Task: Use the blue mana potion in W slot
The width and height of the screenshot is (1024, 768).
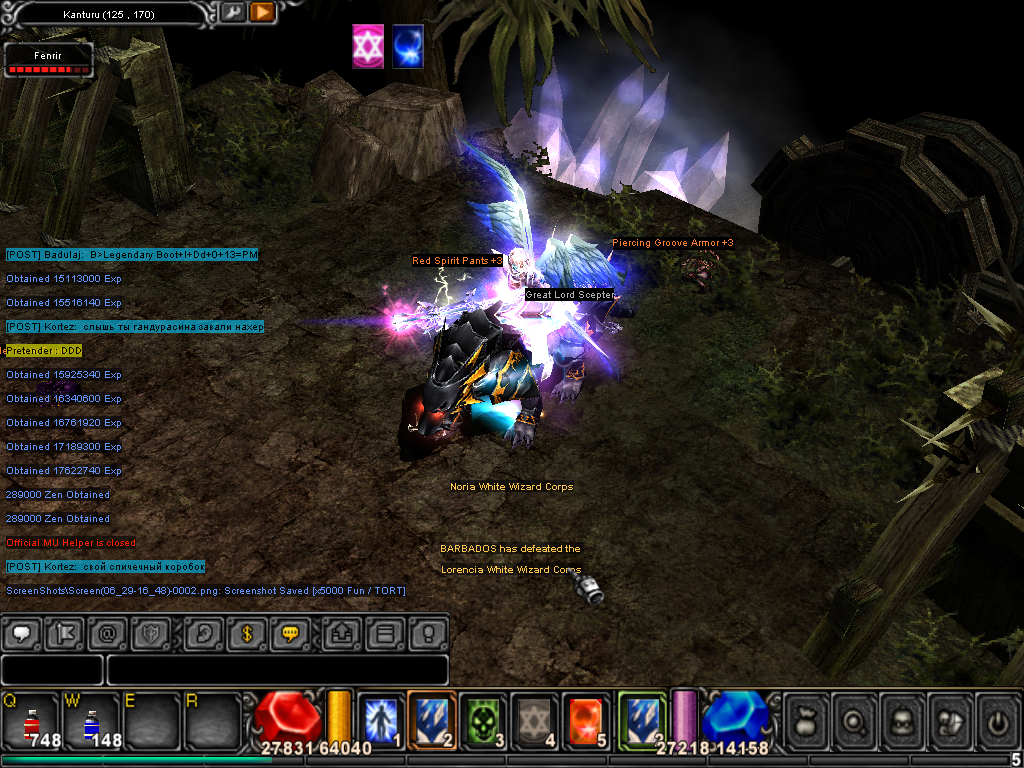Action: pyautogui.click(x=90, y=720)
